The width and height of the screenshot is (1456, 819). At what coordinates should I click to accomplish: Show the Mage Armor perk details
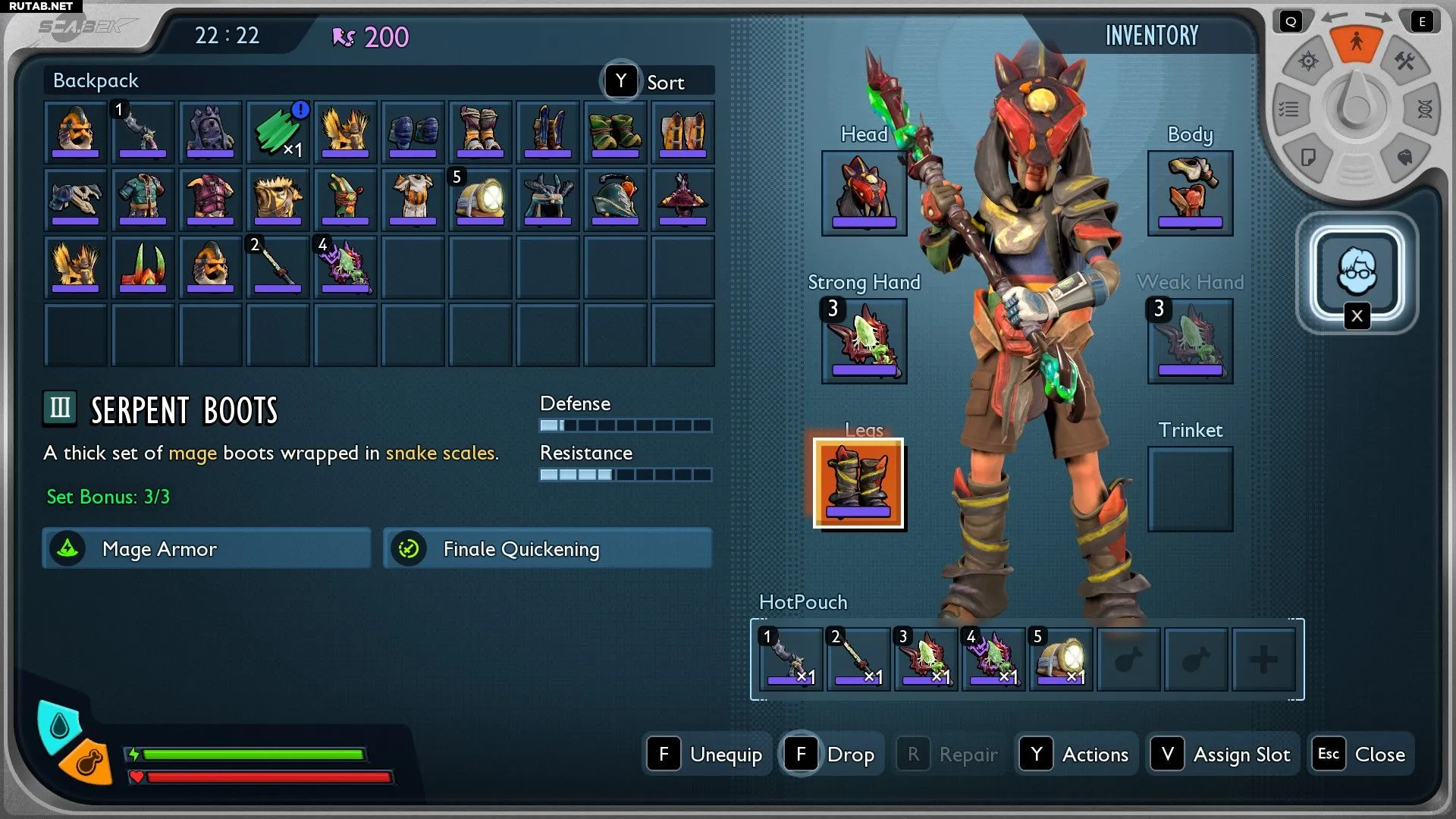[206, 548]
